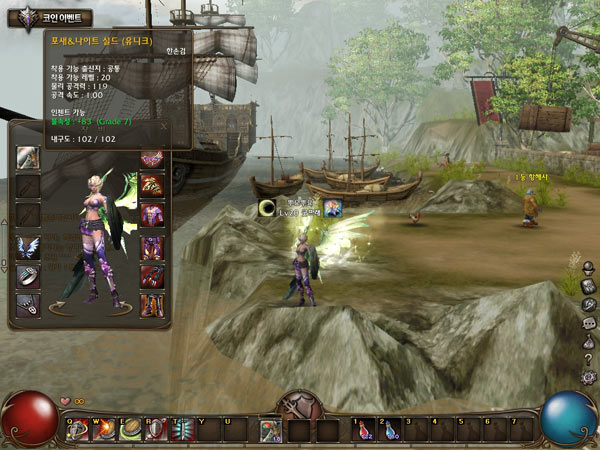Screen dimensions: 600x450
Task: Select the equipped weapon slot
Action: (x=28, y=158)
